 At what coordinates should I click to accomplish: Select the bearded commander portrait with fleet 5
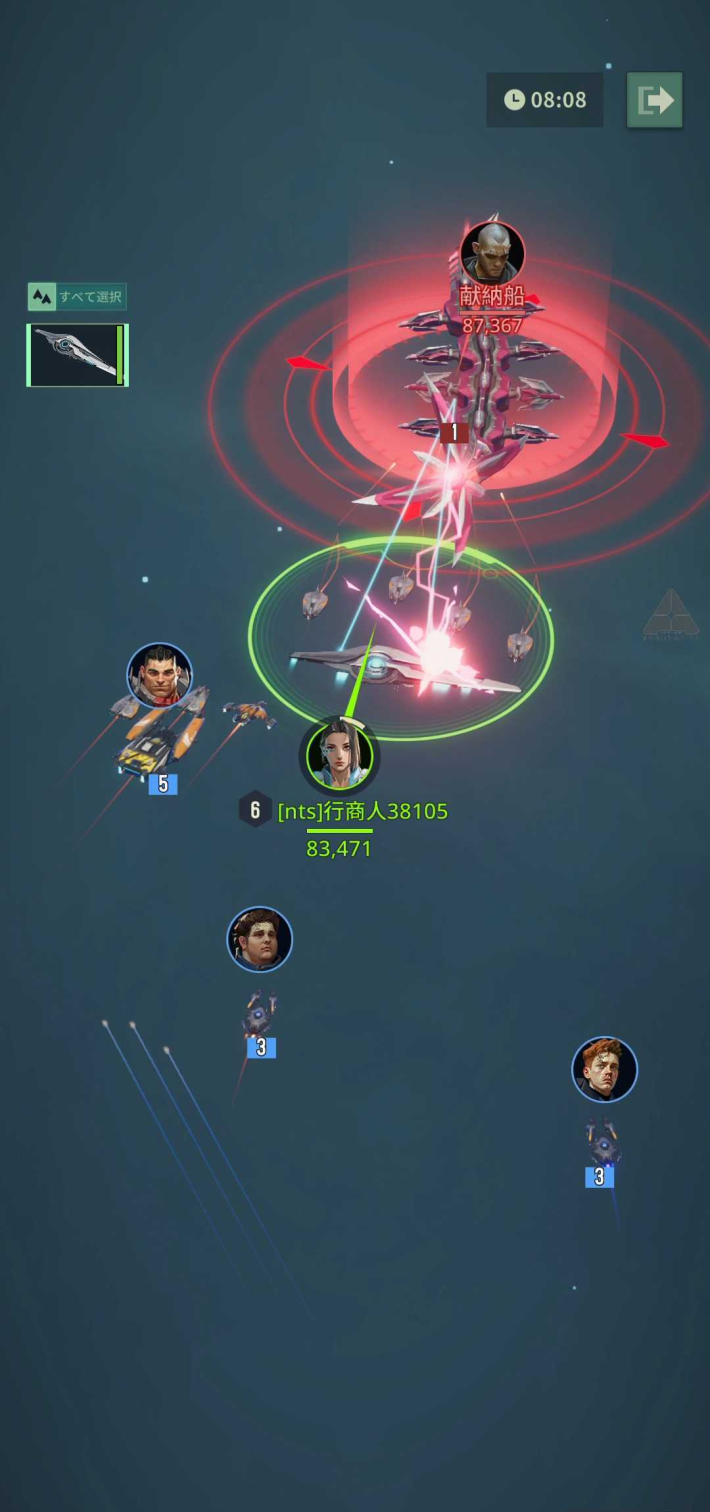click(159, 676)
